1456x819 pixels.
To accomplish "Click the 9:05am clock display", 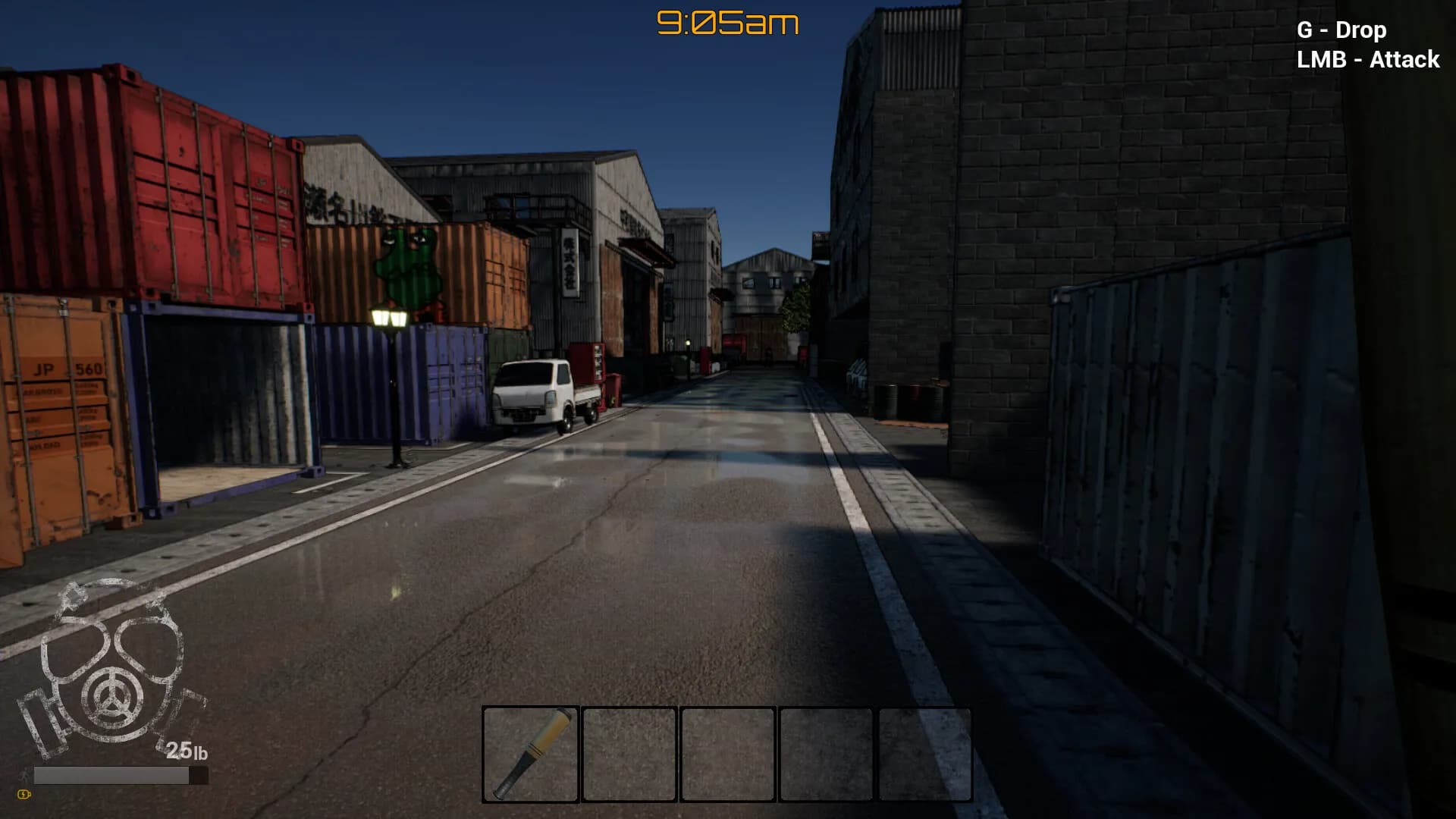I will pyautogui.click(x=726, y=24).
